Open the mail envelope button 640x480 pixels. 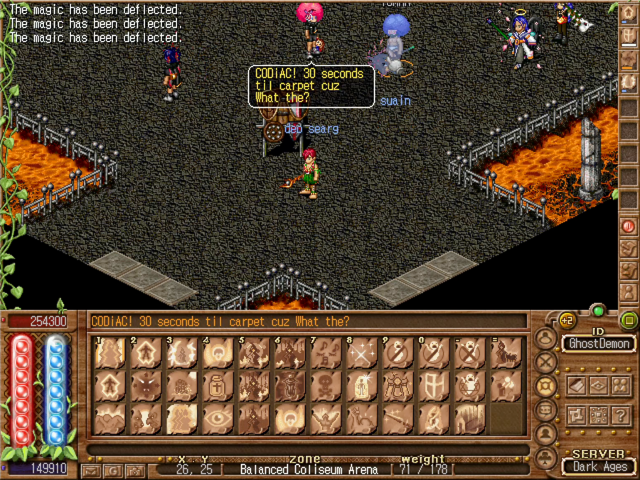pos(91,470)
